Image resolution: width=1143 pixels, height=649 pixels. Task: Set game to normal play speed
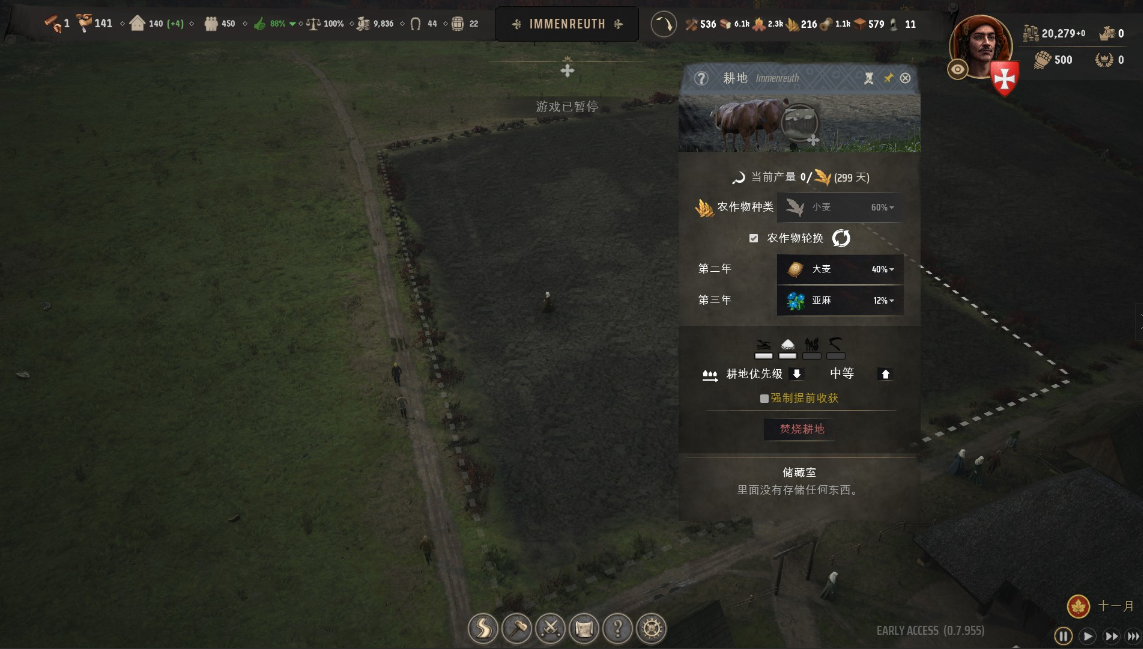coord(1087,636)
